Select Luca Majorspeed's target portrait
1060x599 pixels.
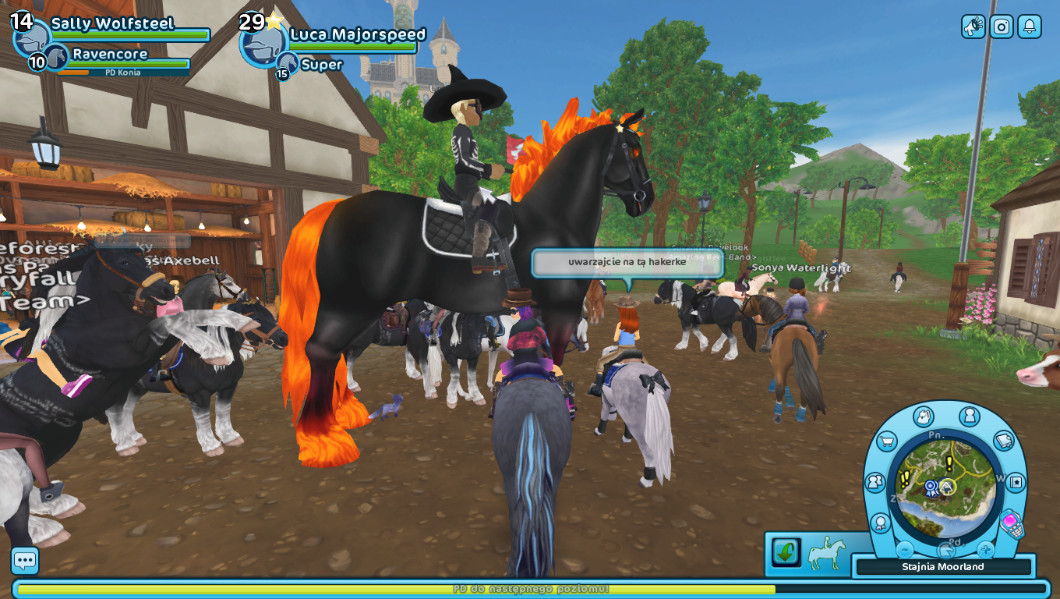[x=264, y=42]
